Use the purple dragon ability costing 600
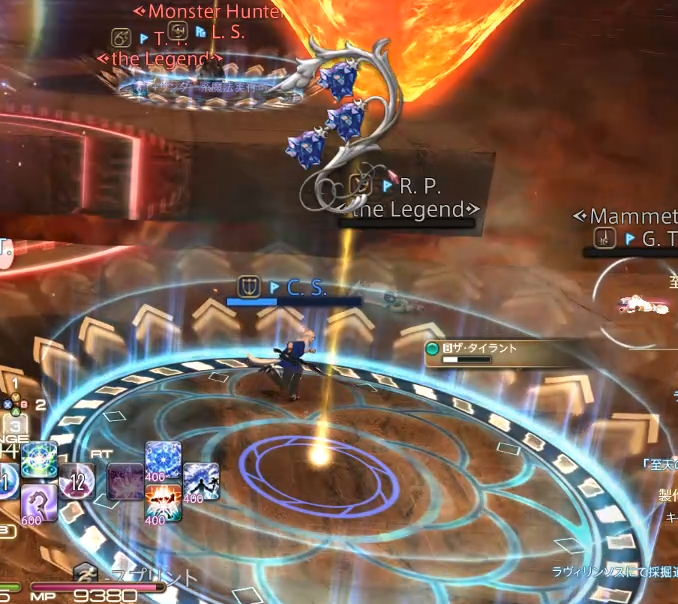Image resolution: width=678 pixels, height=604 pixels. 38,502
